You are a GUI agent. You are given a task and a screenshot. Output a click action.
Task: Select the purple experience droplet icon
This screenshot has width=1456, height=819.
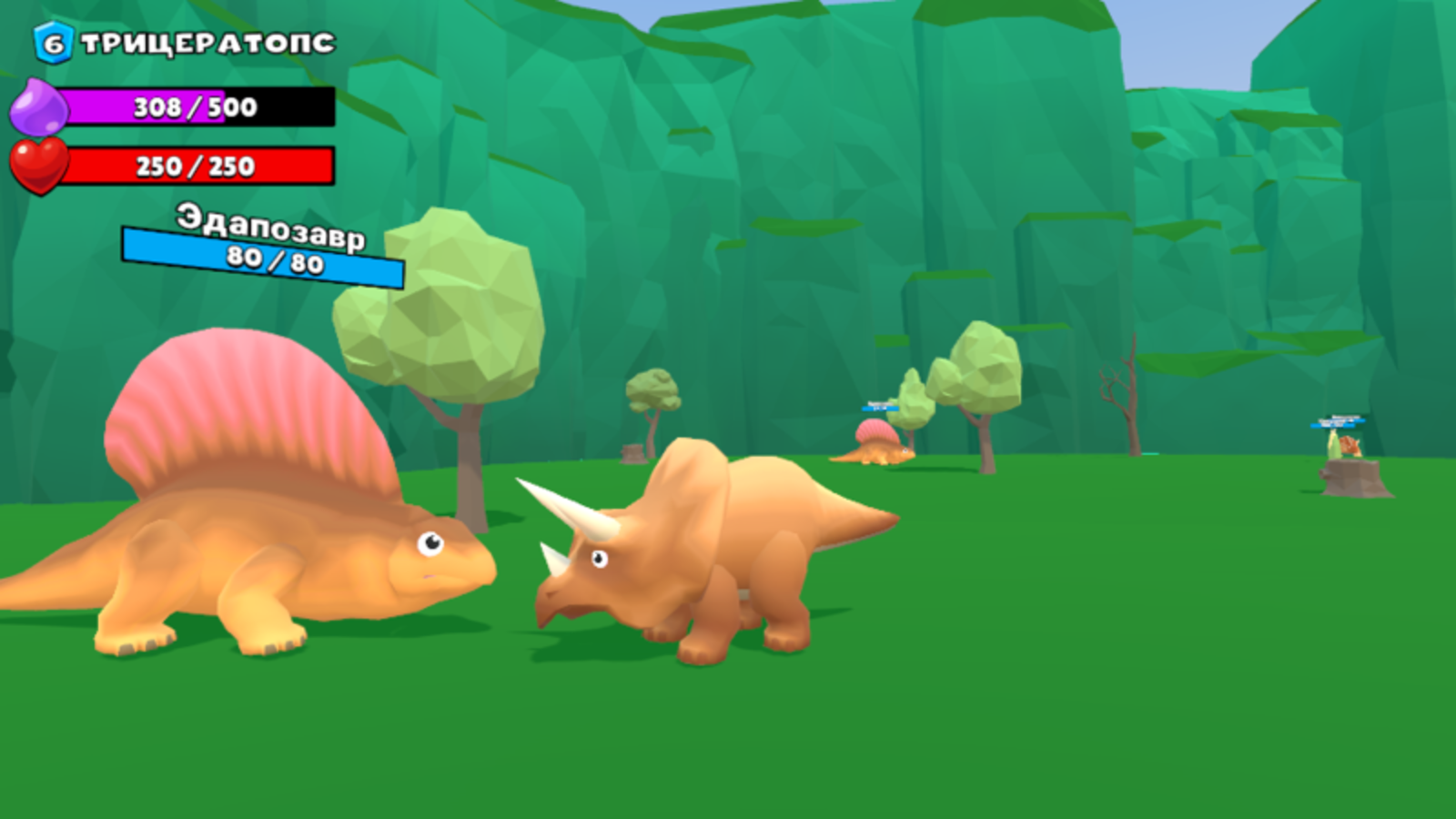point(40,106)
